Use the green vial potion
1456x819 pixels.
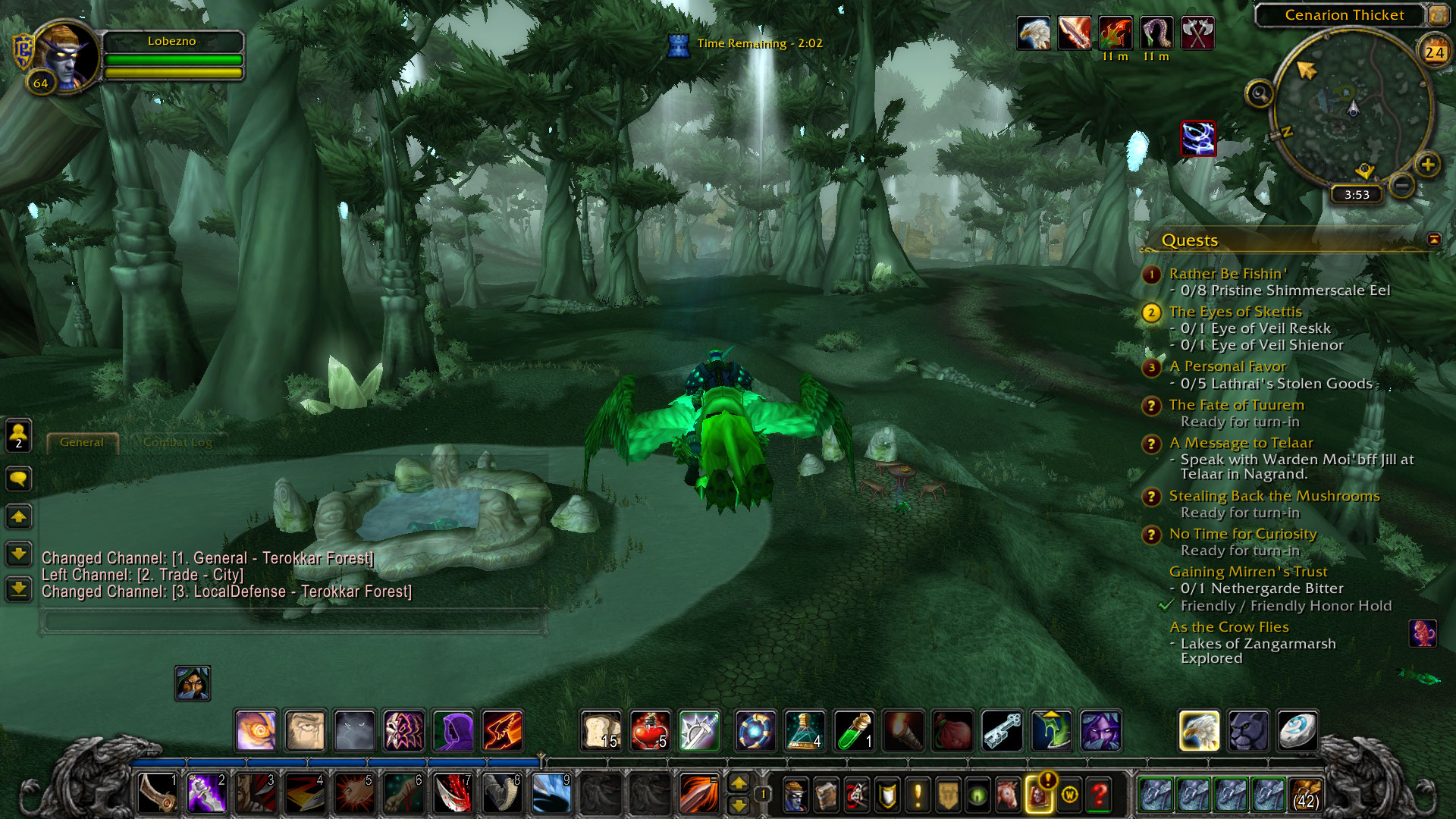click(854, 731)
